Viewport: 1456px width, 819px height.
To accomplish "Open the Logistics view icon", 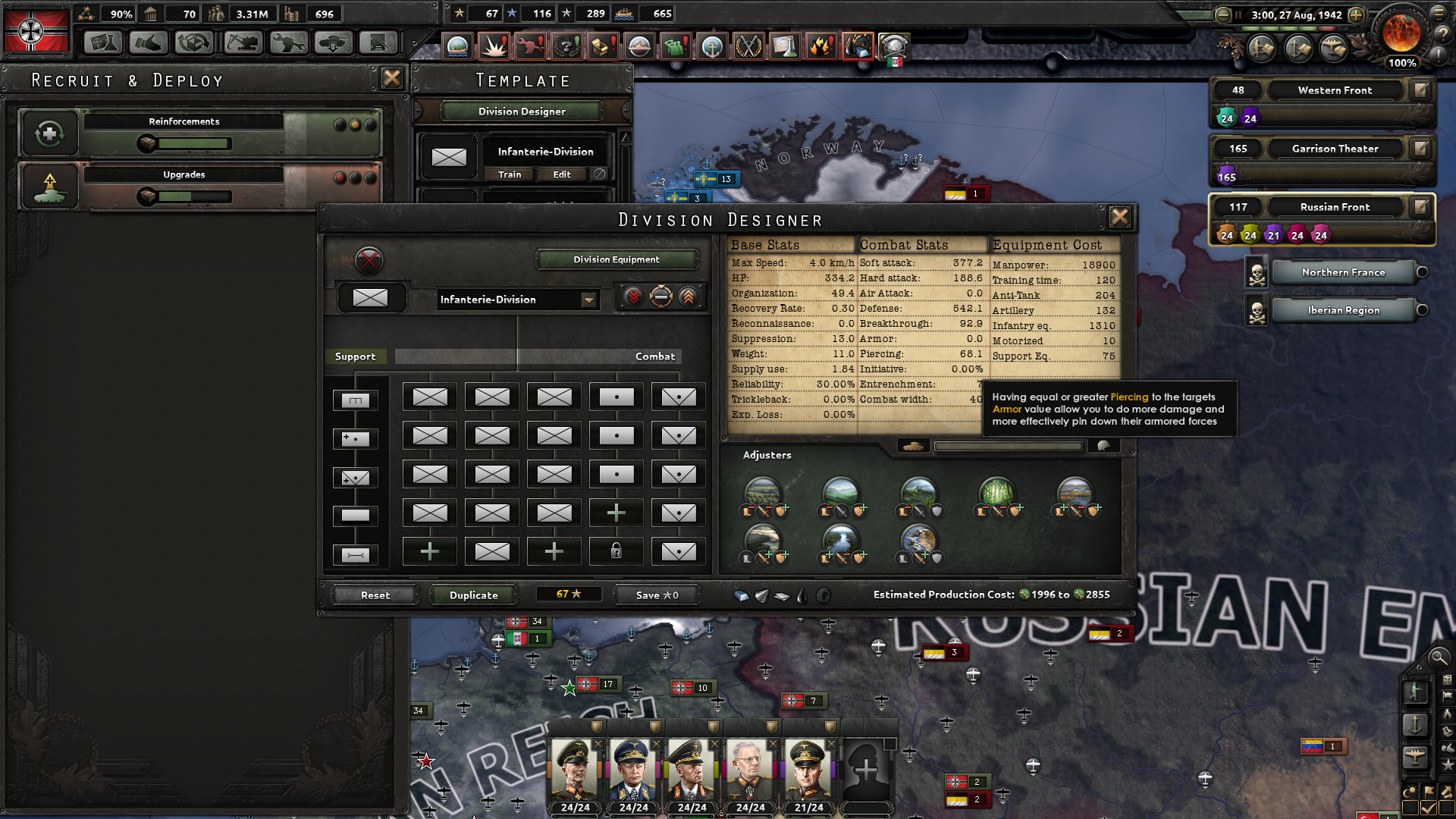I will tap(379, 43).
